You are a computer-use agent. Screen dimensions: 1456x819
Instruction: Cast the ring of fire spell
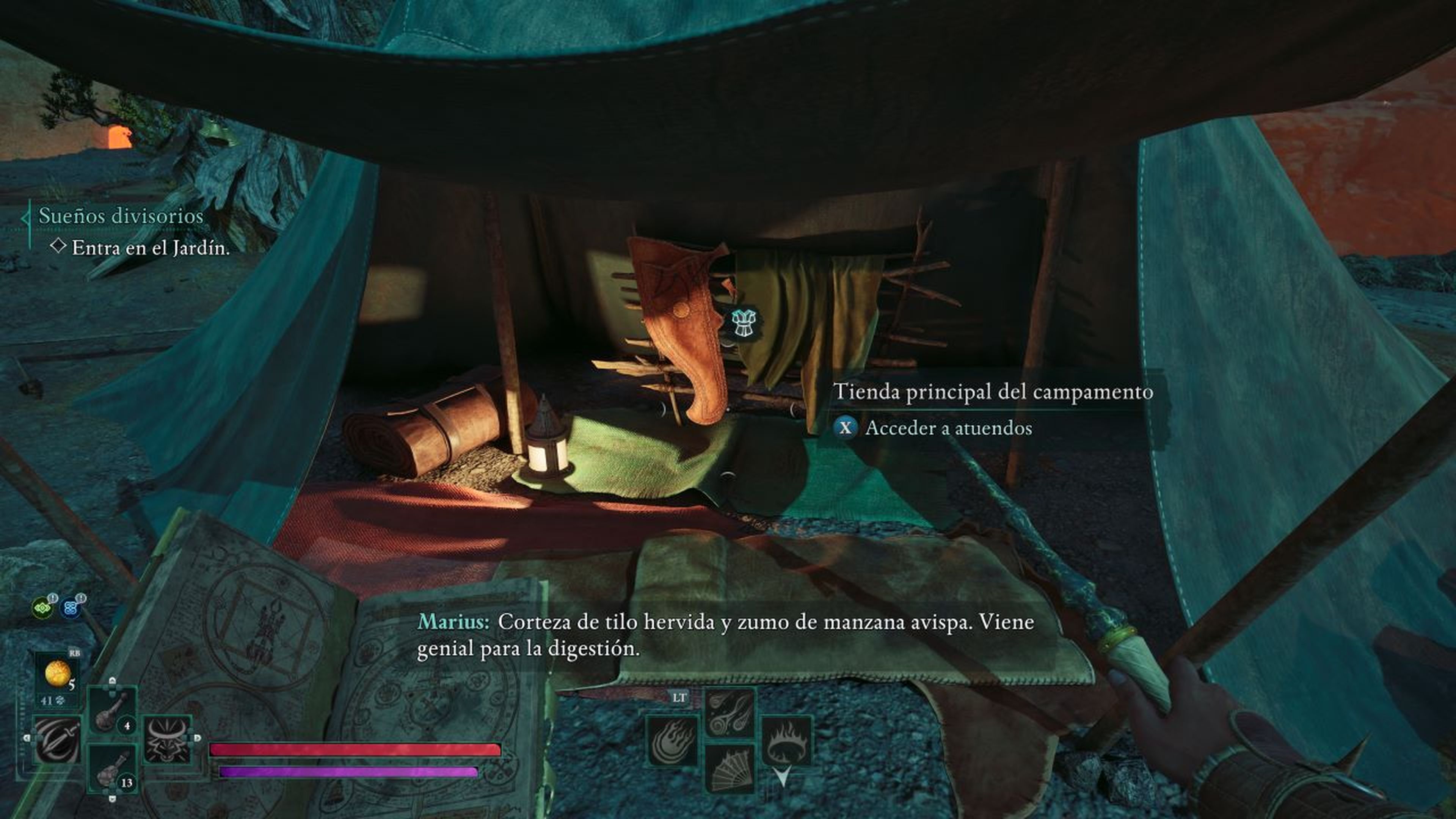click(x=786, y=741)
